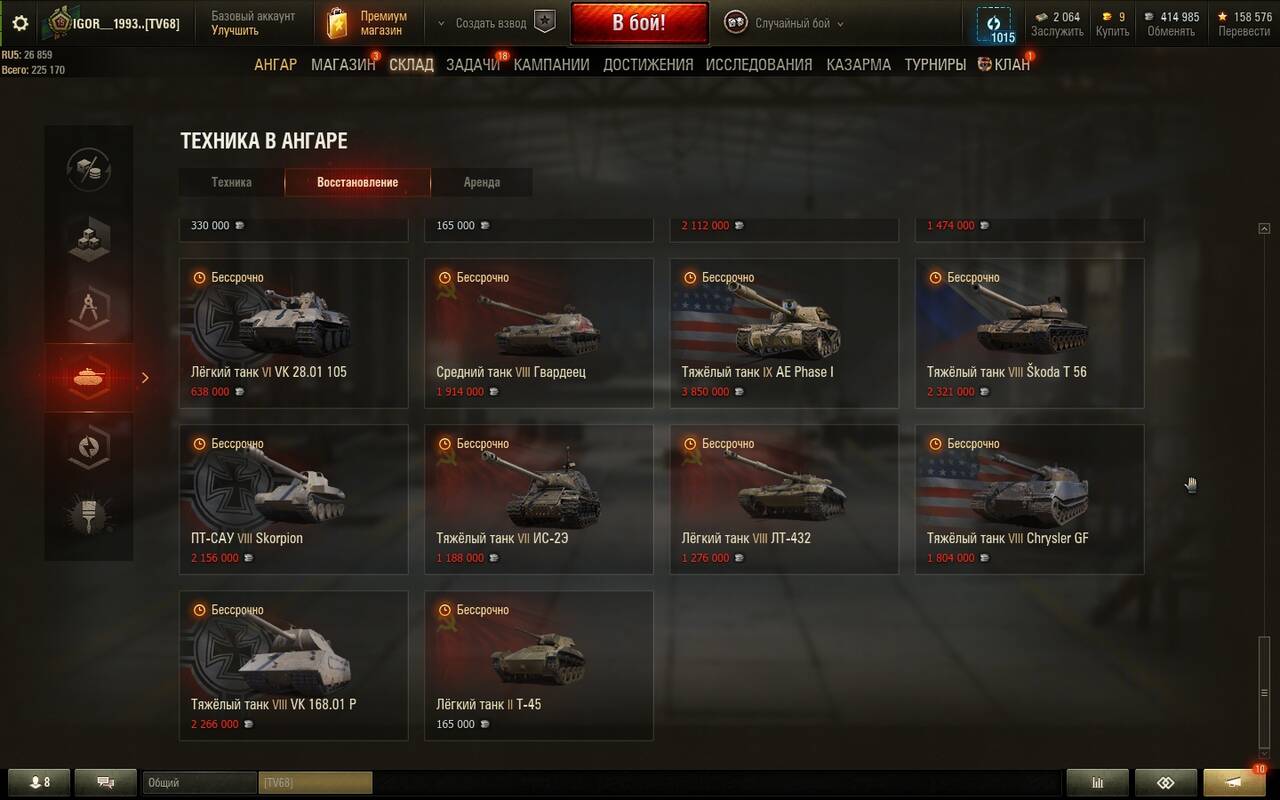This screenshot has width=1280, height=800.
Task: Select the Skorpion tank destroyer card
Action: 294,499
